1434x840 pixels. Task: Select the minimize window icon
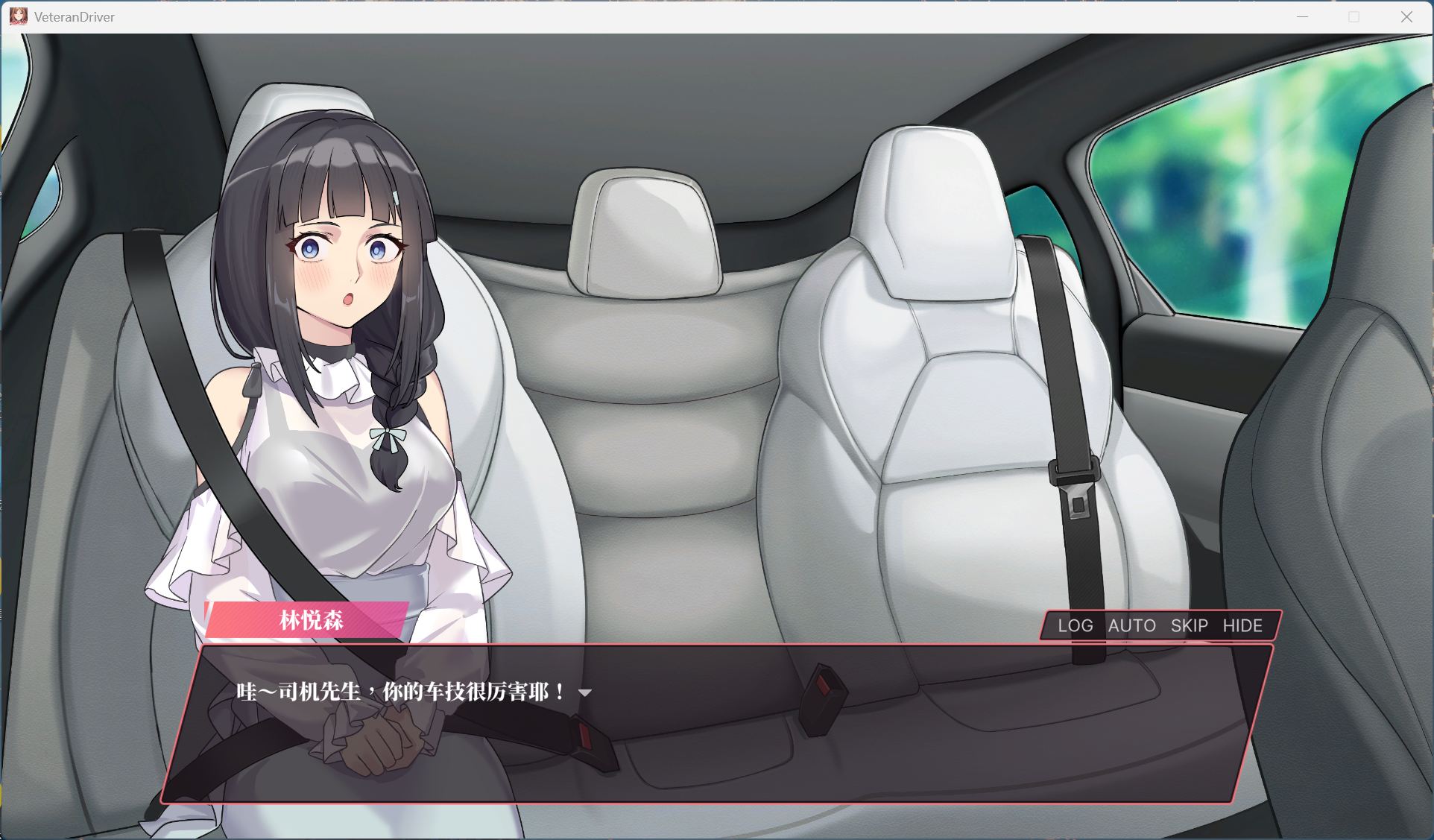(1303, 16)
